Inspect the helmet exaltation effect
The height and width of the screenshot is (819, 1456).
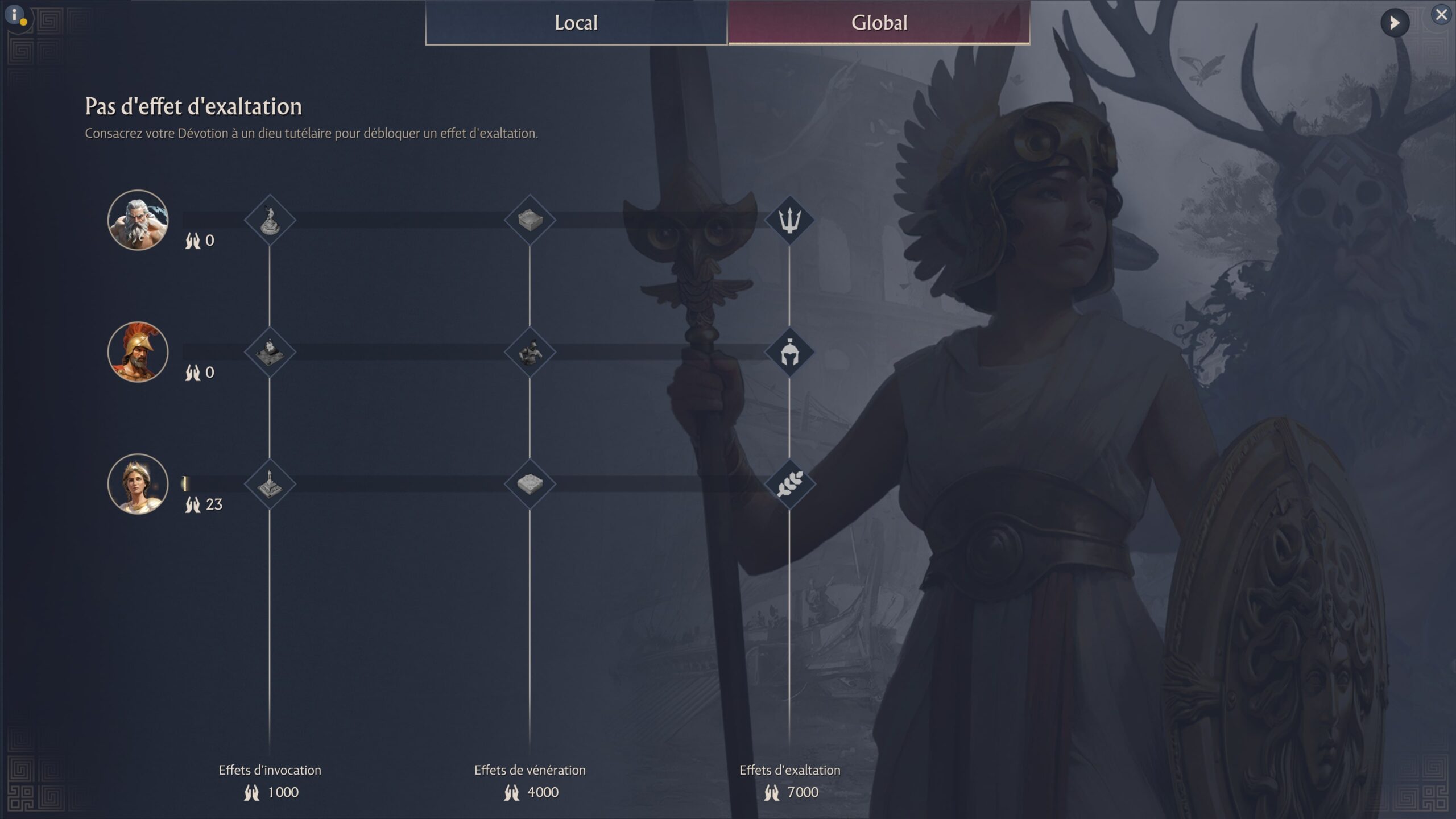click(x=789, y=353)
